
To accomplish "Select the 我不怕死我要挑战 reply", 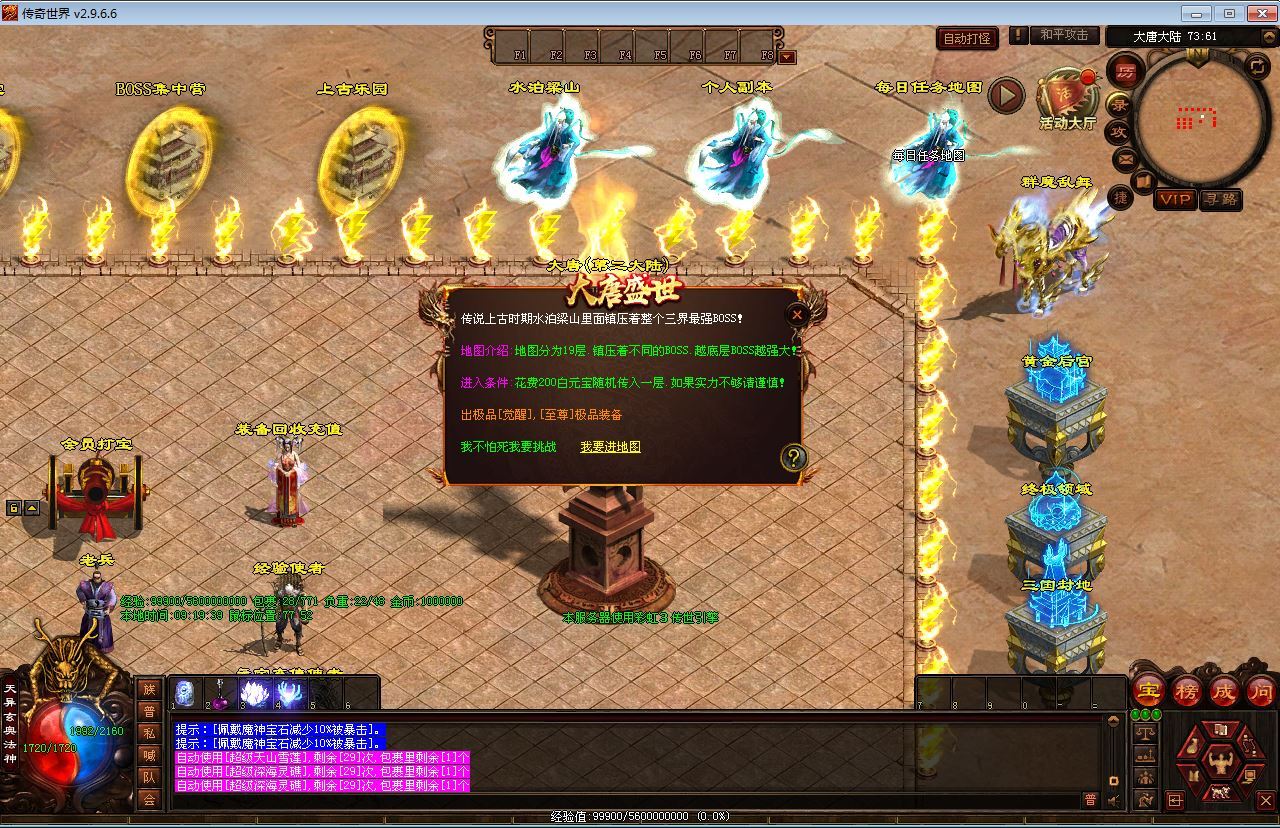I will click(508, 447).
